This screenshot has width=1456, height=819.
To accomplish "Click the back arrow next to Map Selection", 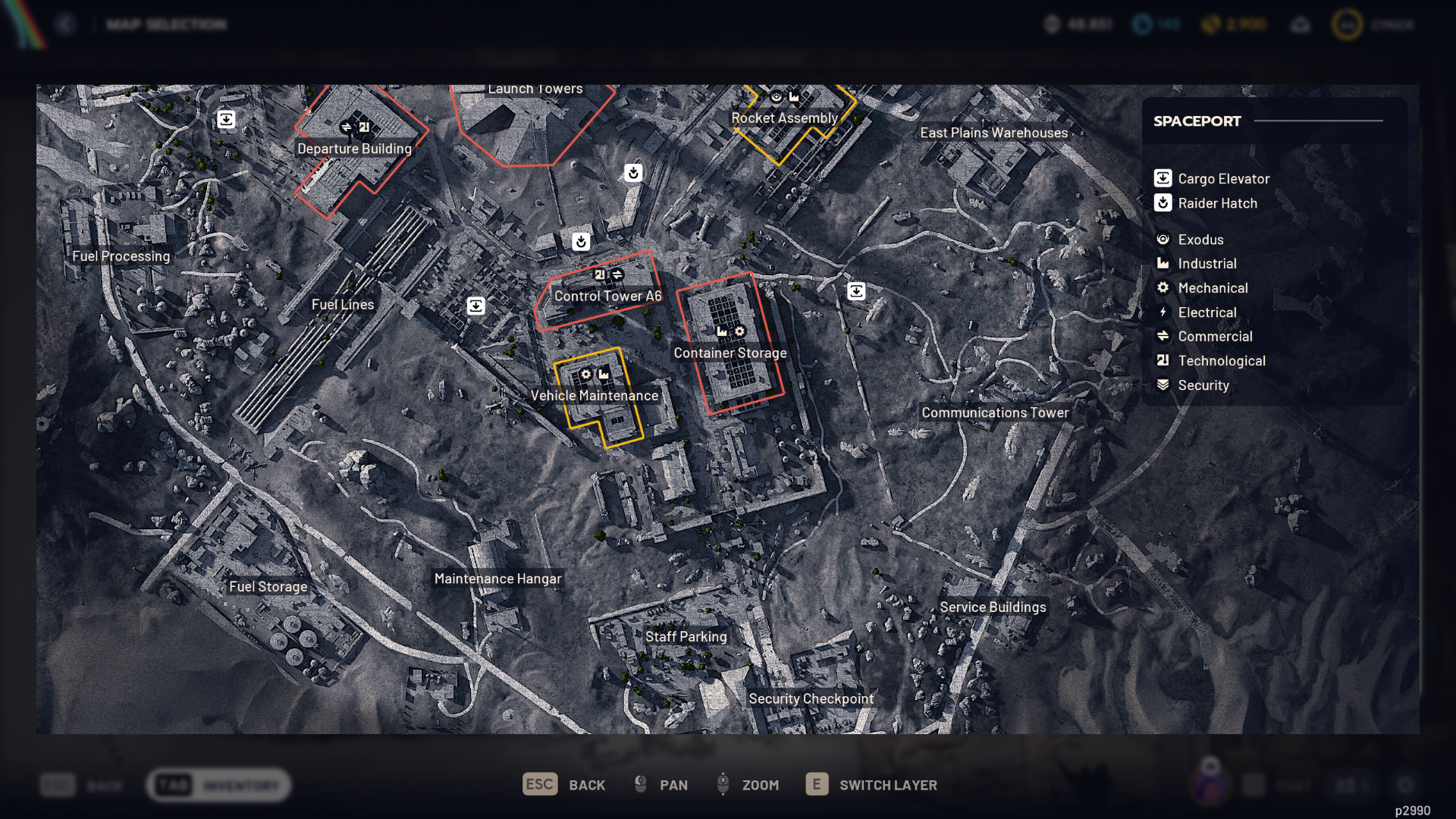I will click(x=67, y=24).
